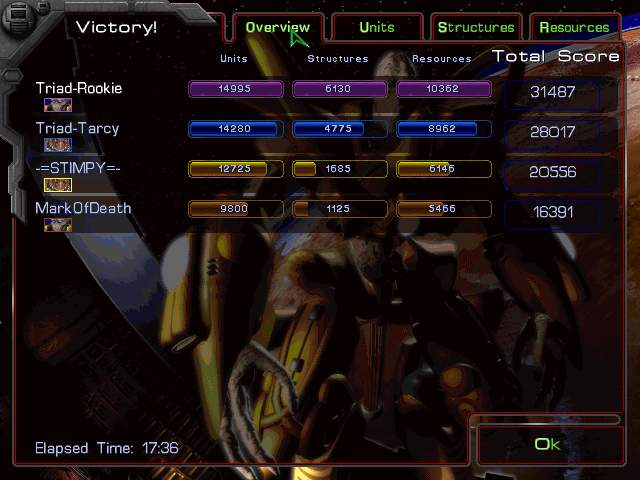Confirm with the Ok button
Image resolution: width=640 pixels, height=480 pixels.
(x=547, y=444)
